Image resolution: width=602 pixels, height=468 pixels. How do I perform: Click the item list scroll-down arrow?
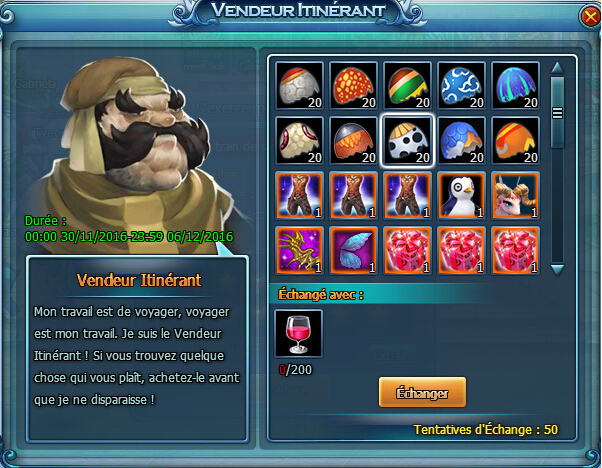[x=558, y=268]
